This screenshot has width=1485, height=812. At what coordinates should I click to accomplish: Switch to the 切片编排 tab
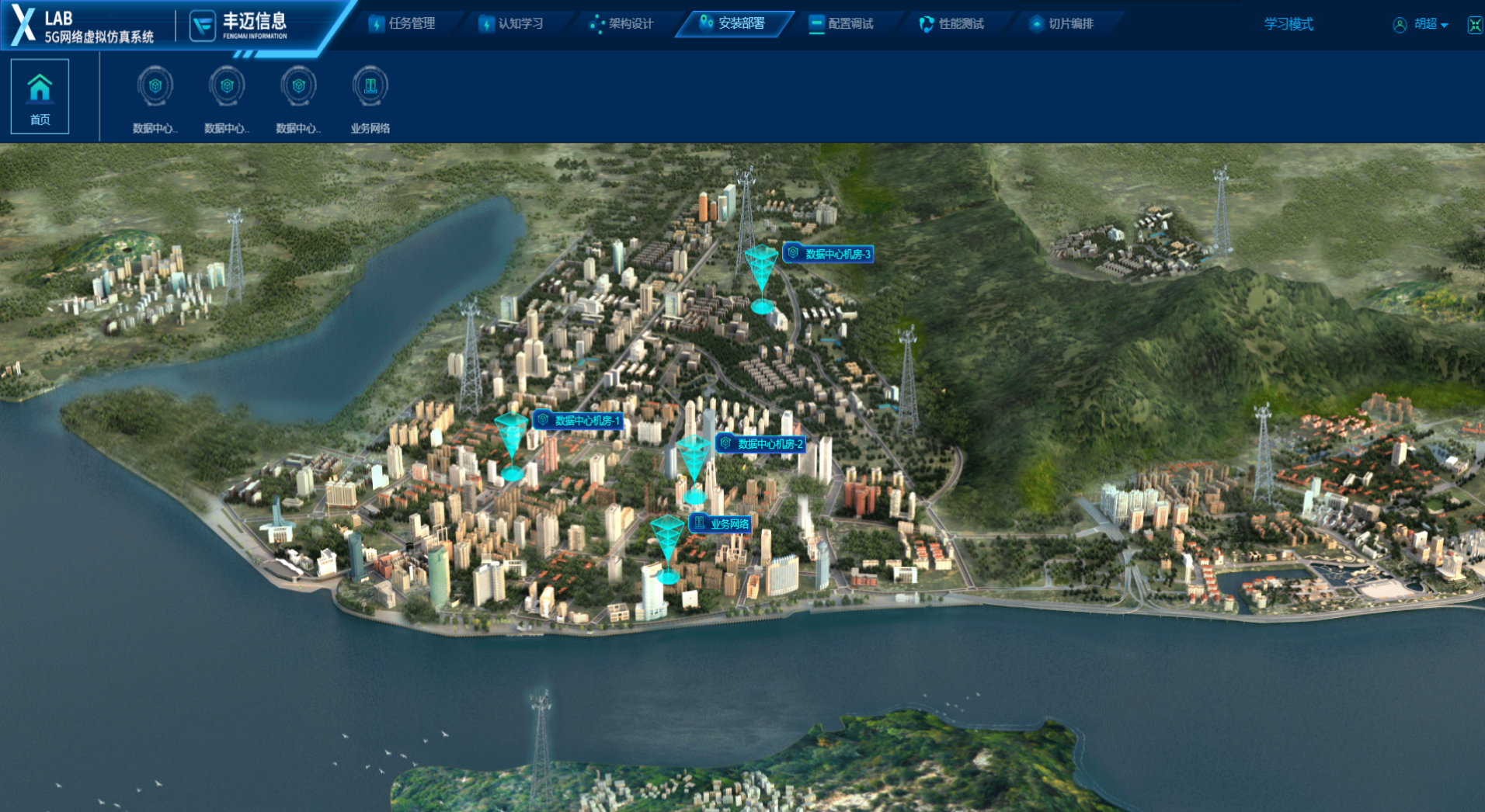(x=1062, y=23)
